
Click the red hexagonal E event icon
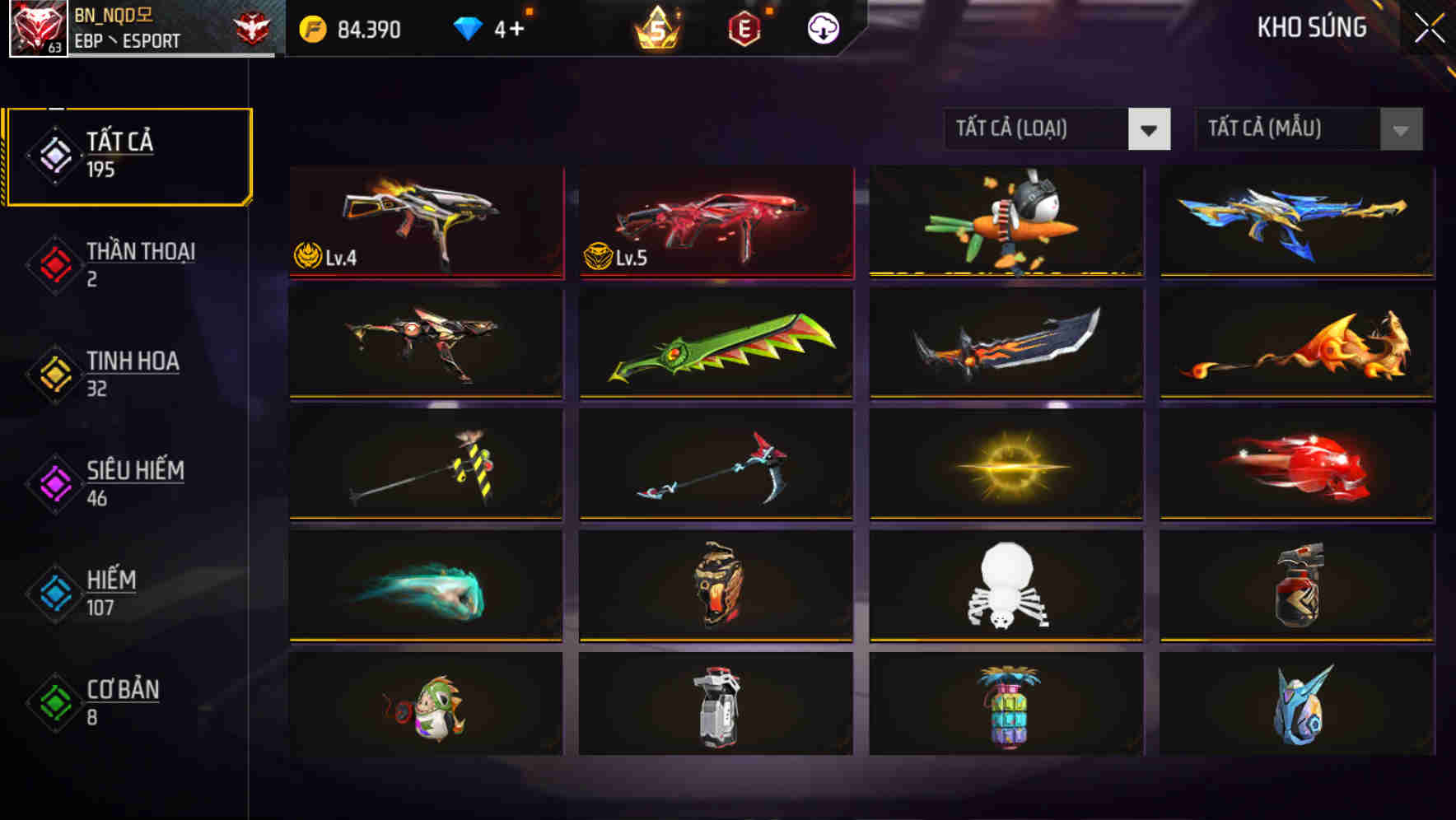click(x=744, y=28)
